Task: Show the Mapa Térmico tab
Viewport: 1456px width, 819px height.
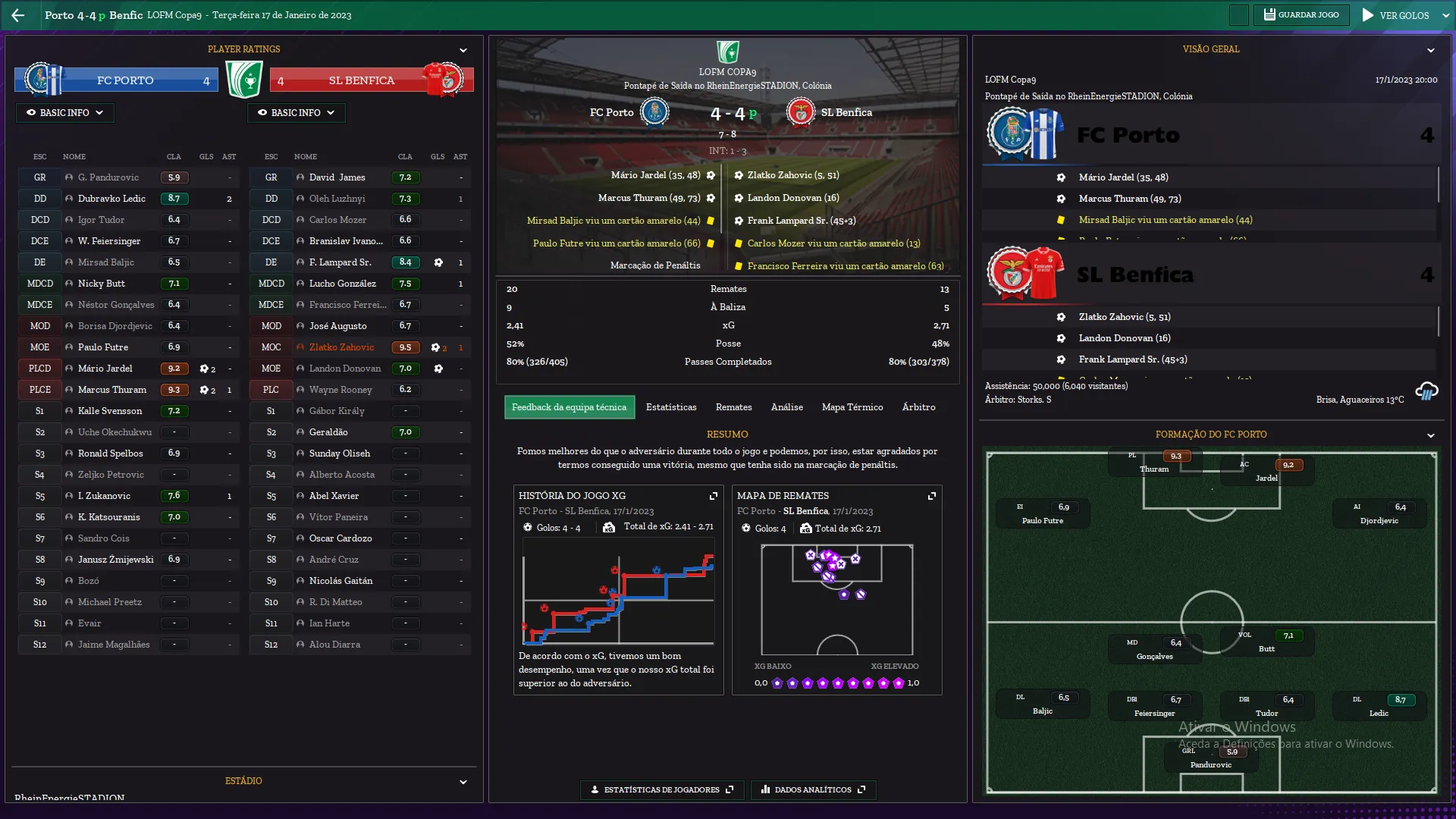Action: [852, 407]
